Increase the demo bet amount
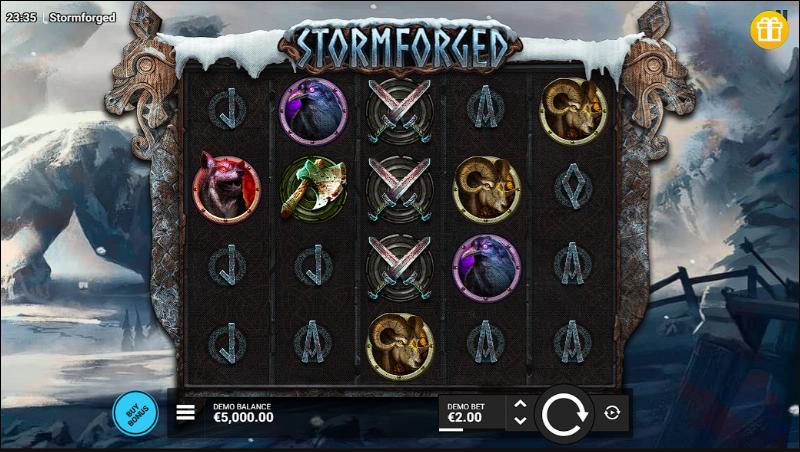Viewport: 800px width, 452px height. [x=519, y=403]
